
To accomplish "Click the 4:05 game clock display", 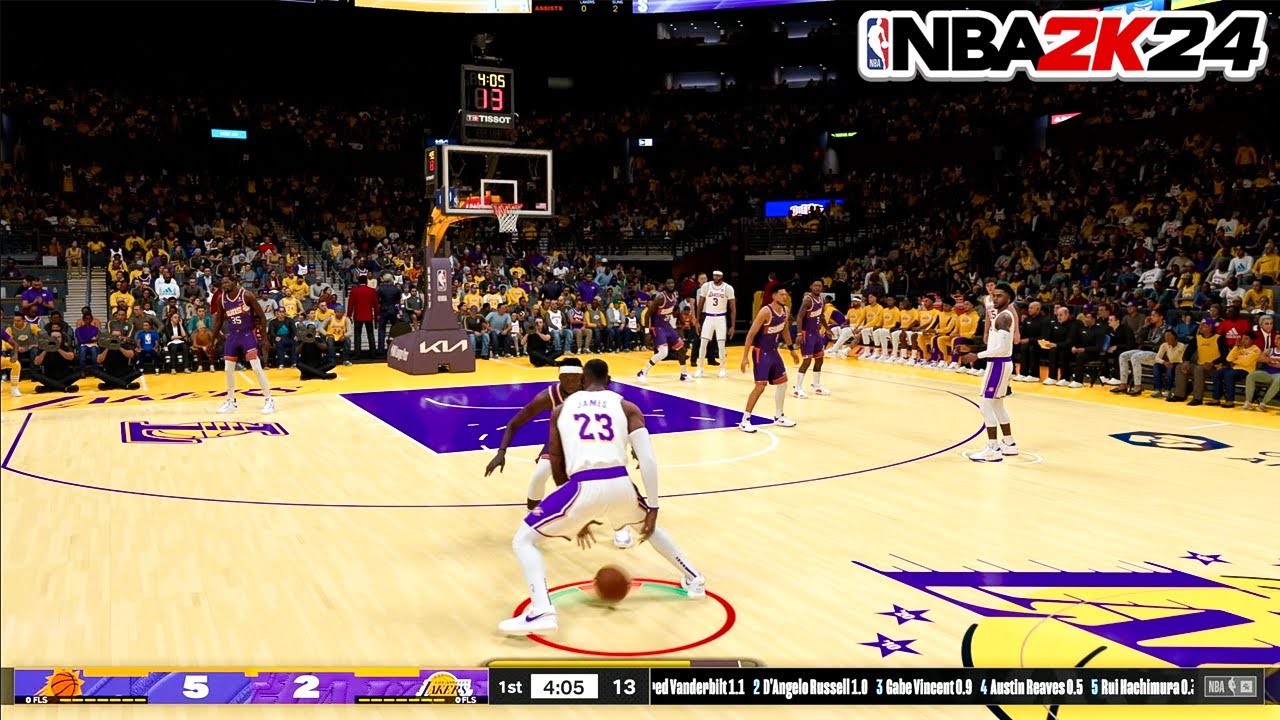I will [562, 686].
